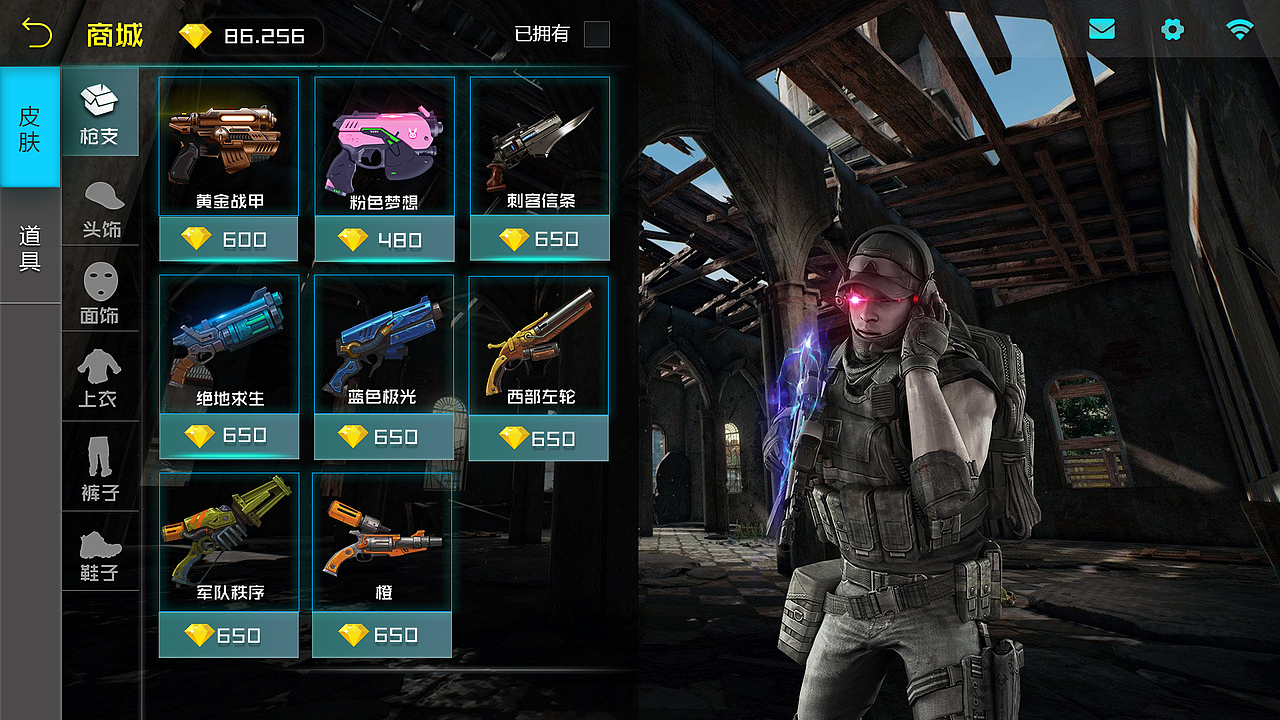Switch to the 道具 items tab

pyautogui.click(x=30, y=248)
